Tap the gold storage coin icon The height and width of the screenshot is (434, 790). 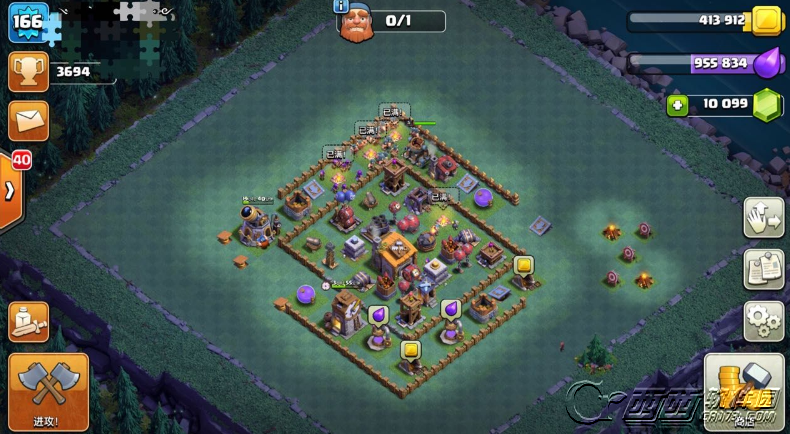click(766, 20)
